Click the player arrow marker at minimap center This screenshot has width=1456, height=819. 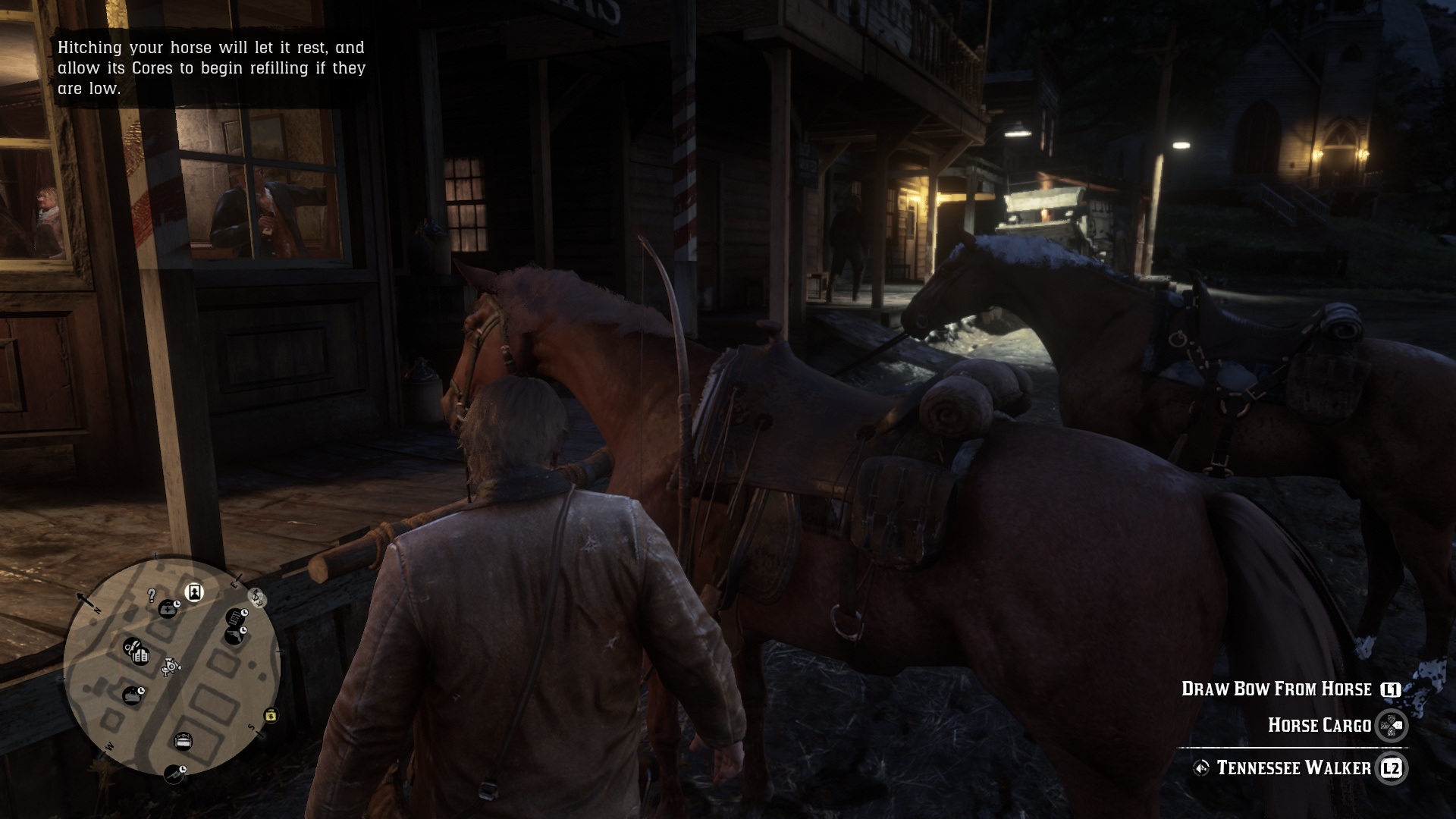tap(171, 667)
